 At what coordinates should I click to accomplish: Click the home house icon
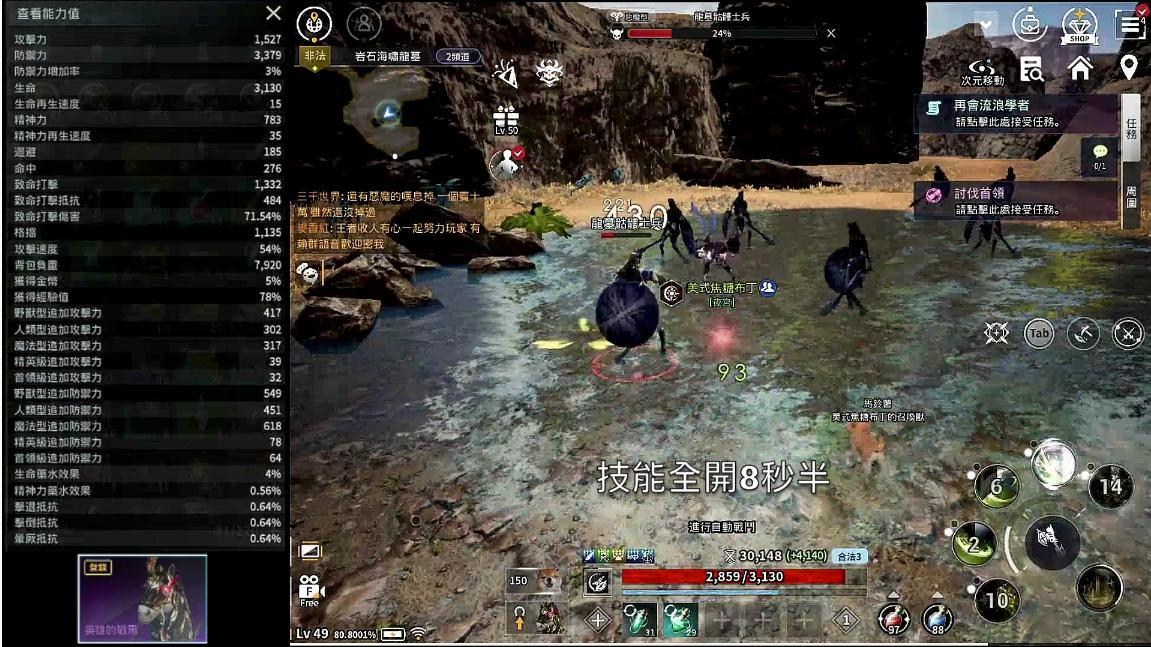click(1080, 68)
